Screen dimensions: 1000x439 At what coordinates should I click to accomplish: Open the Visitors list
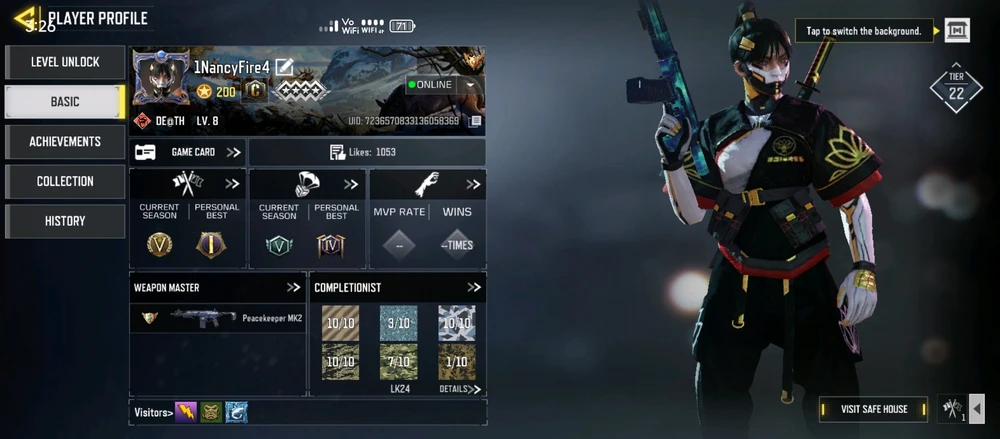point(153,412)
